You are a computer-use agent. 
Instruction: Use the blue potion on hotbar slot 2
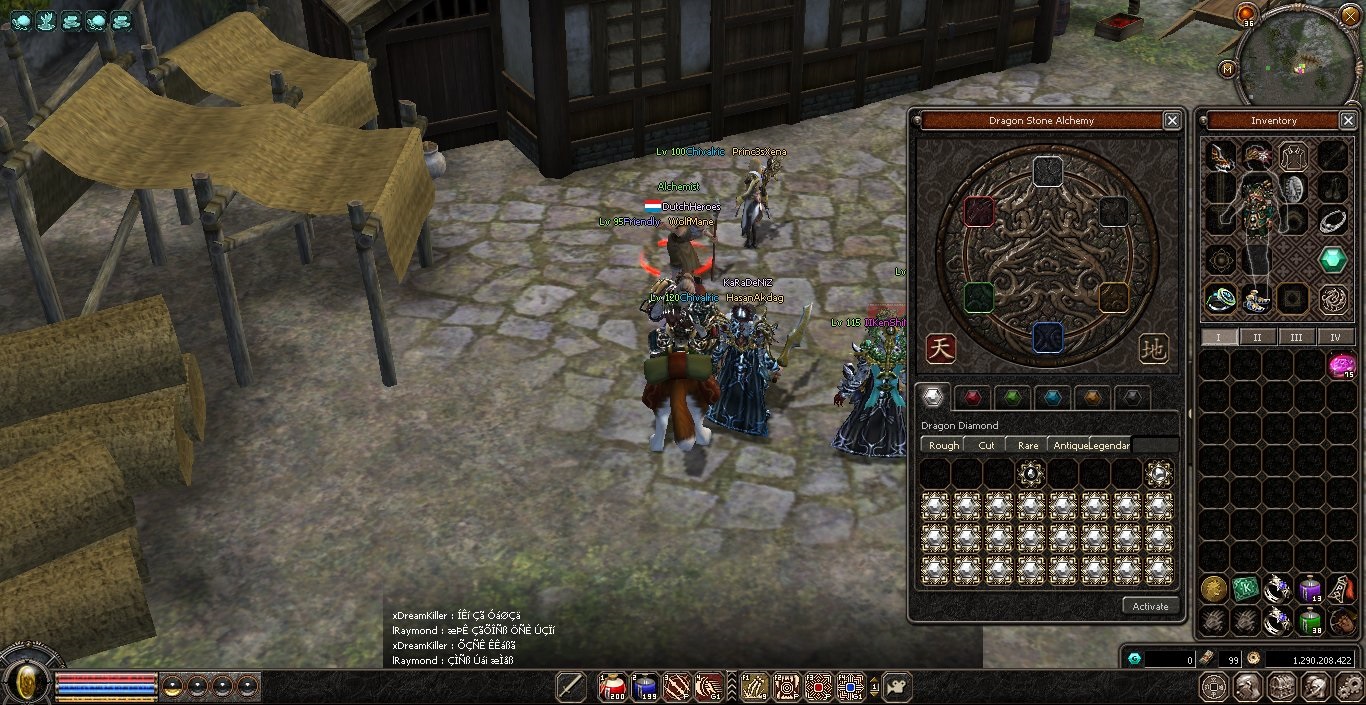645,687
